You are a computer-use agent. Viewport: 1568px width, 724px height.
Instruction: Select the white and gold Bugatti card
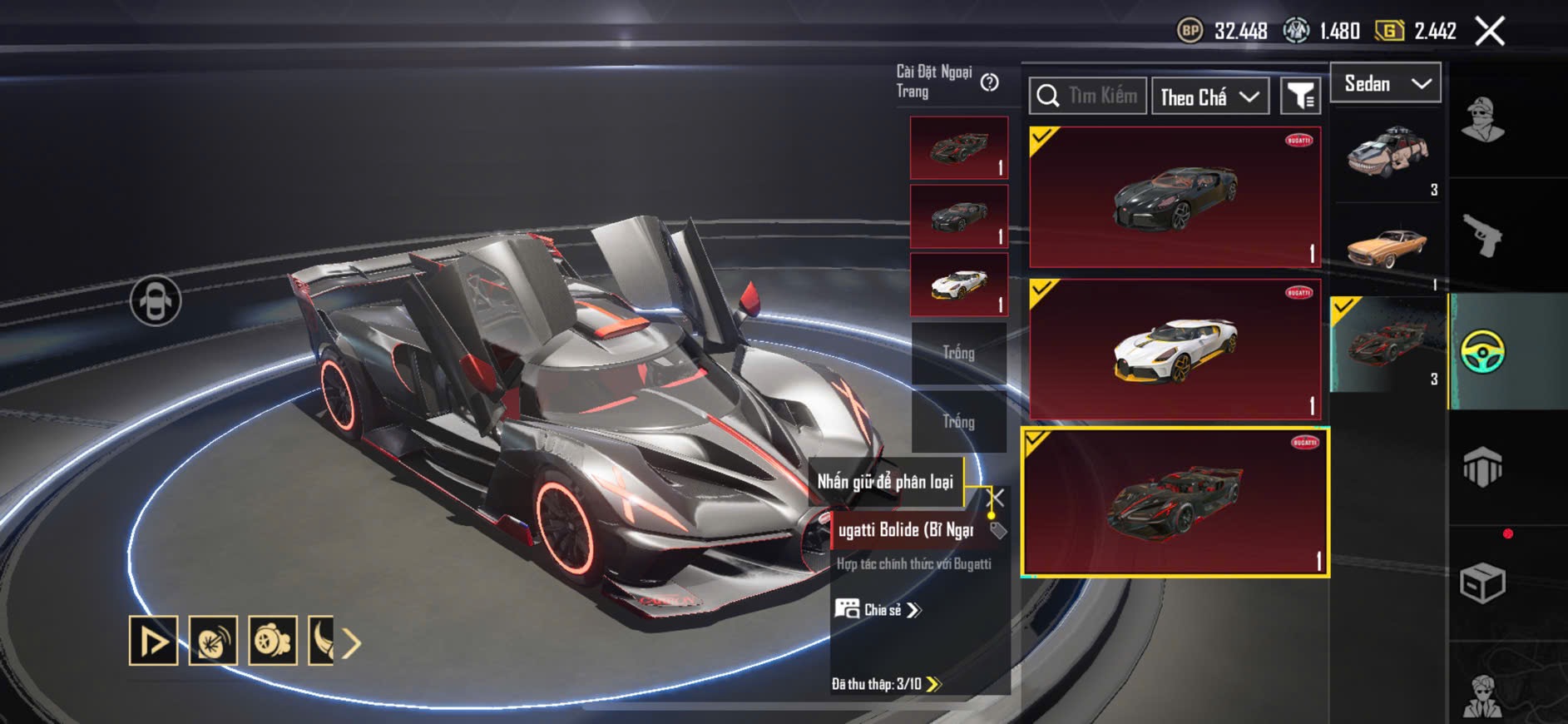pyautogui.click(x=1175, y=350)
